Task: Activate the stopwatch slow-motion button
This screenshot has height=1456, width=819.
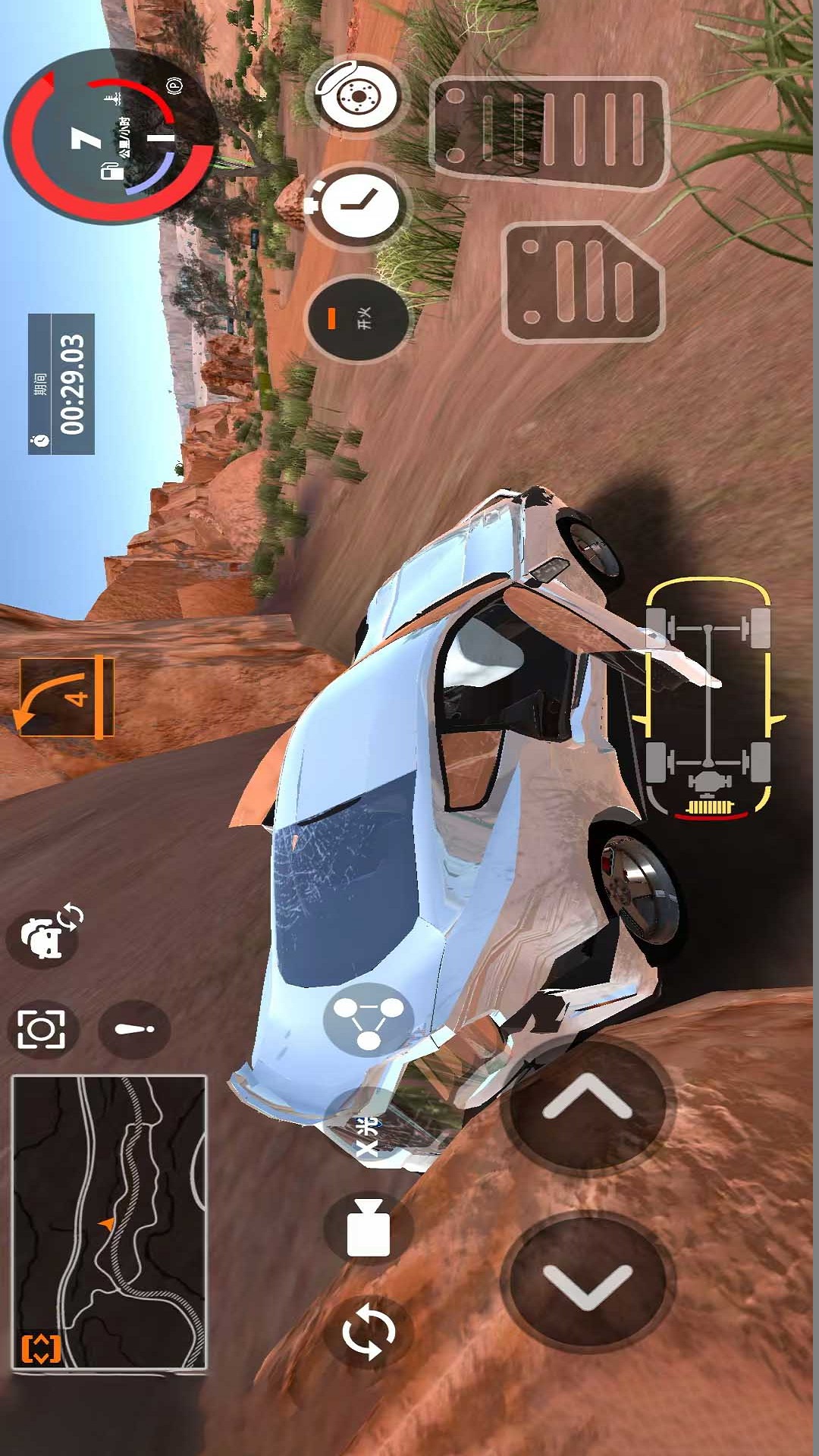Action: click(358, 204)
